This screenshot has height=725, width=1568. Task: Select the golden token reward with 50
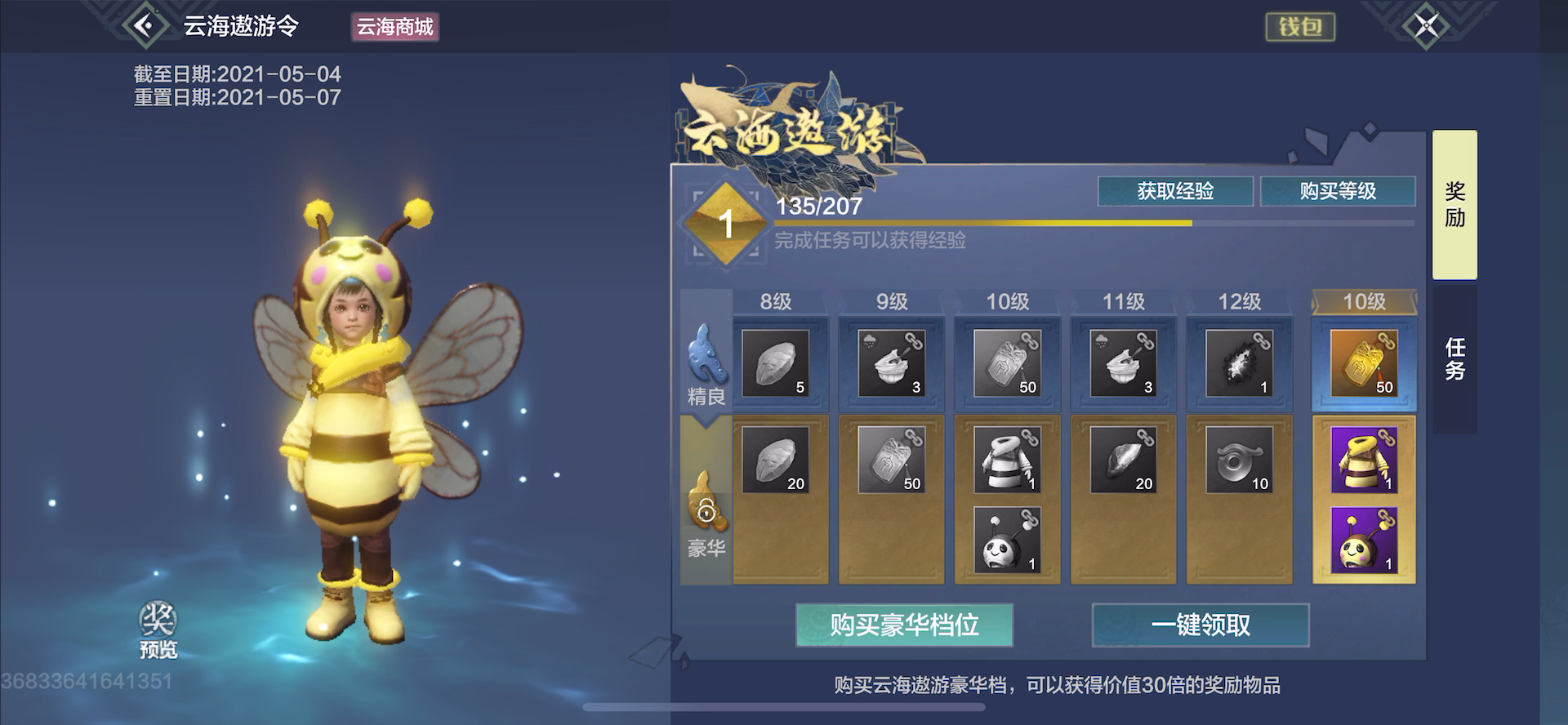1364,363
